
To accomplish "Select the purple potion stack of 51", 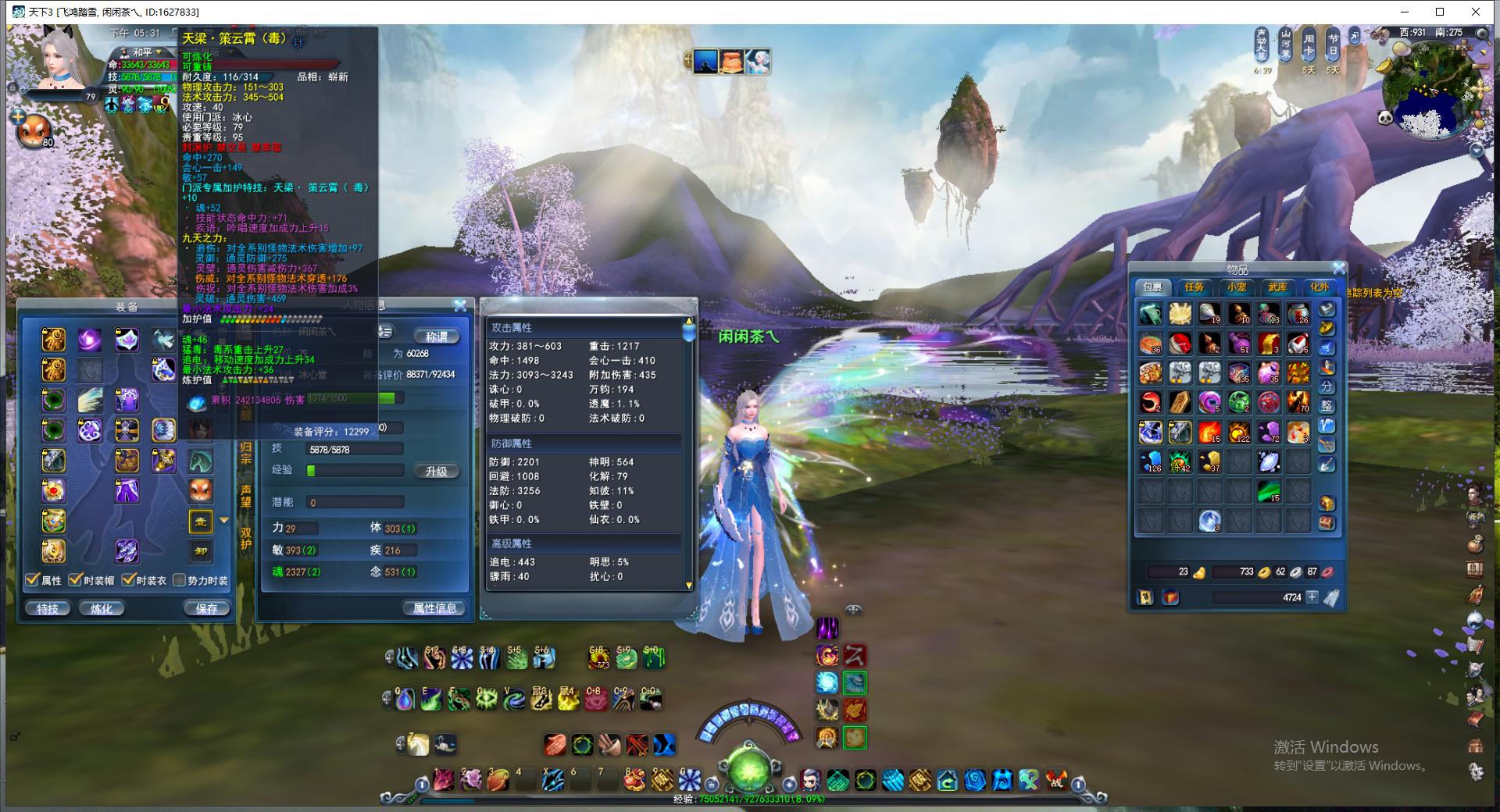I will (1239, 343).
